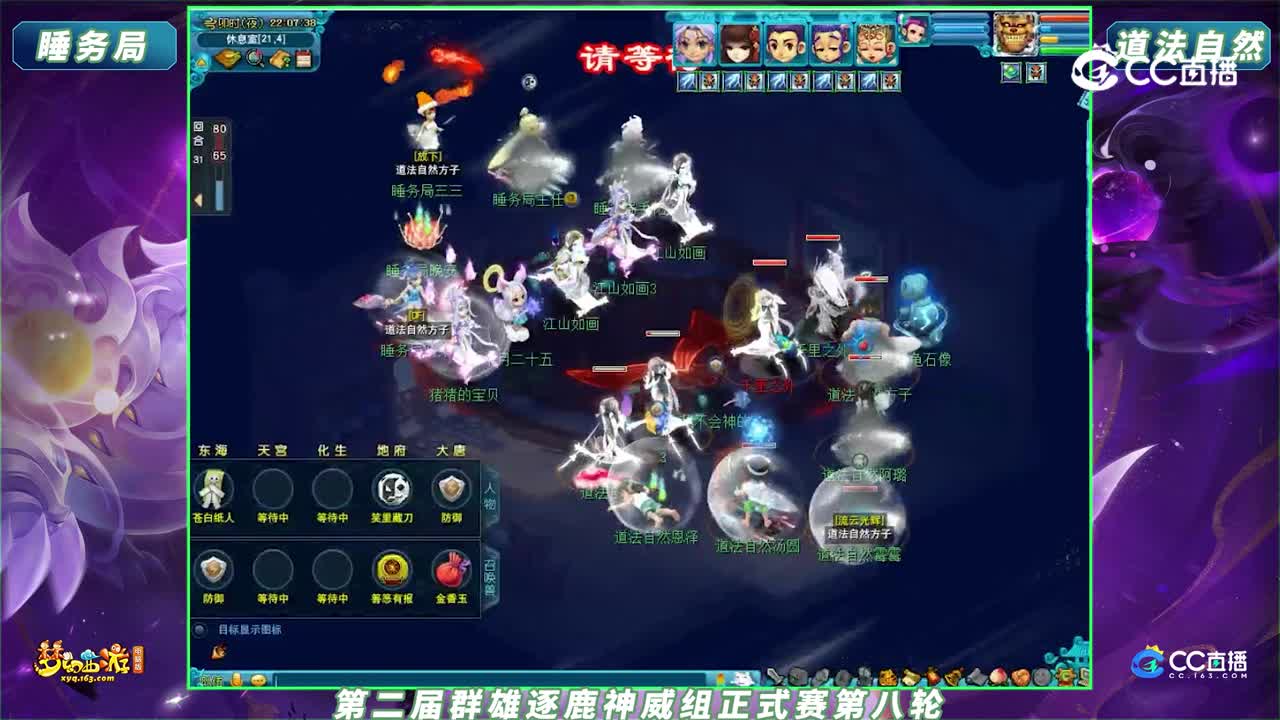Click the golden 善恶有报 medal icon
The image size is (1280, 720).
click(x=390, y=570)
